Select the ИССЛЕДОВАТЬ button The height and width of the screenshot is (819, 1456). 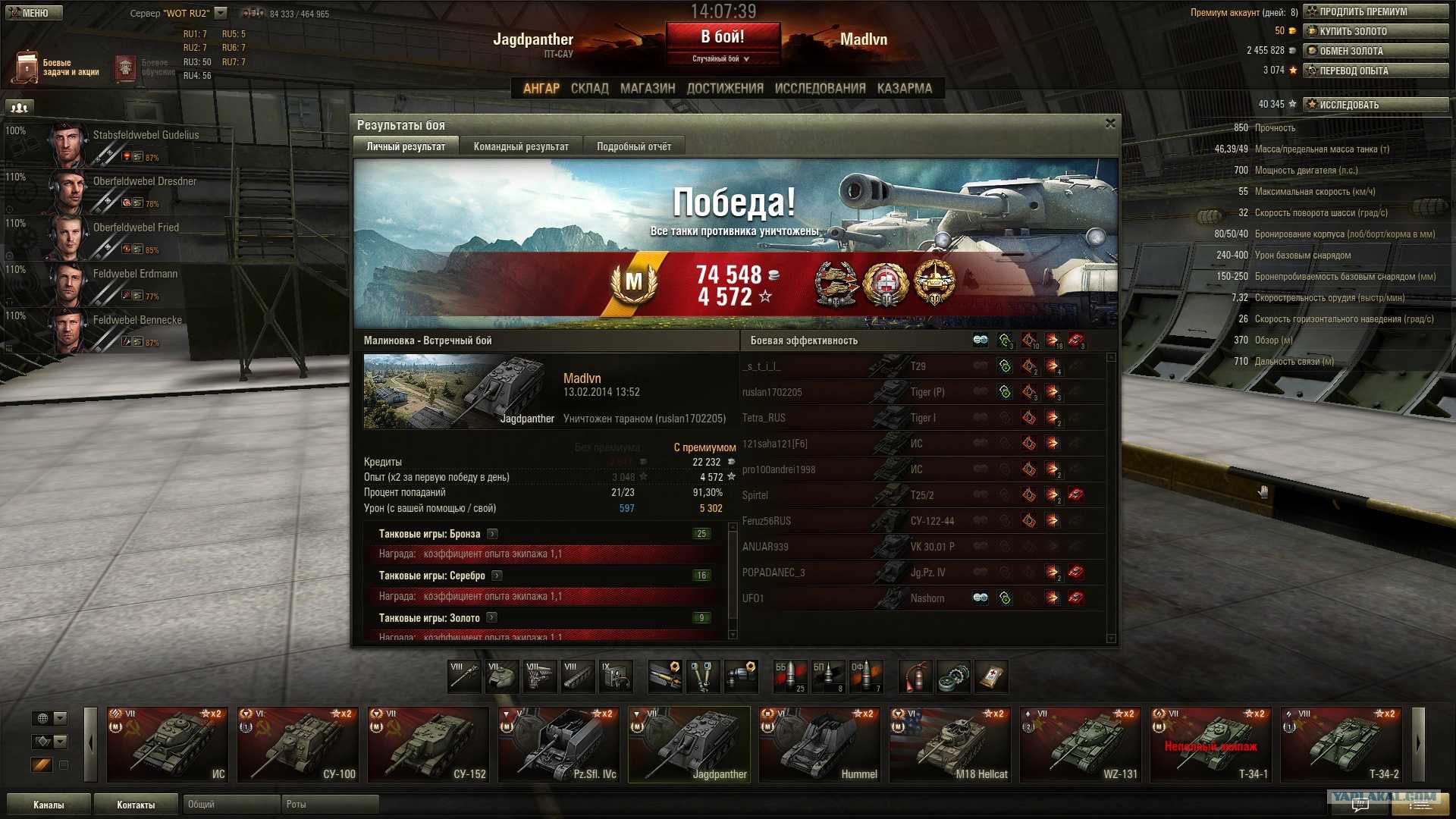1375,105
